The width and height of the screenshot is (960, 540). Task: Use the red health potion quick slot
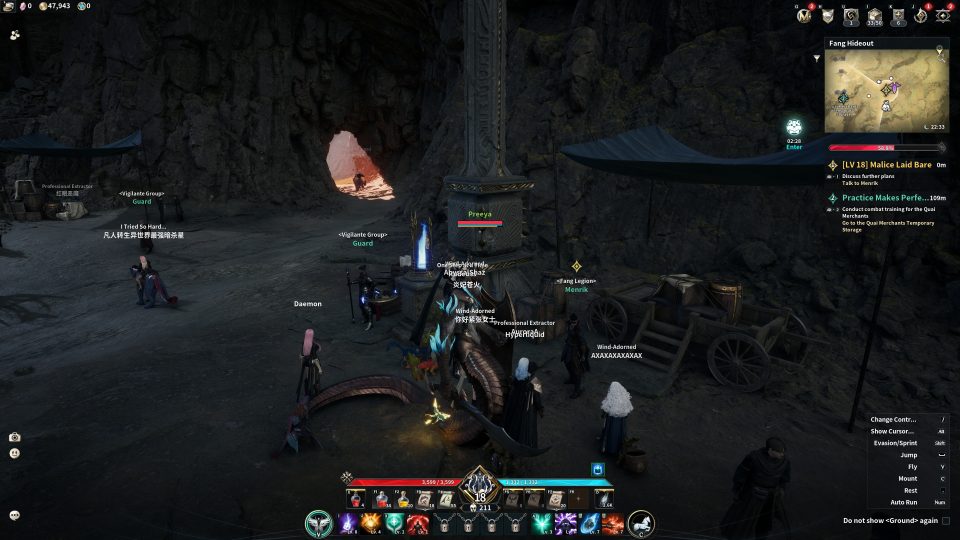click(x=383, y=500)
